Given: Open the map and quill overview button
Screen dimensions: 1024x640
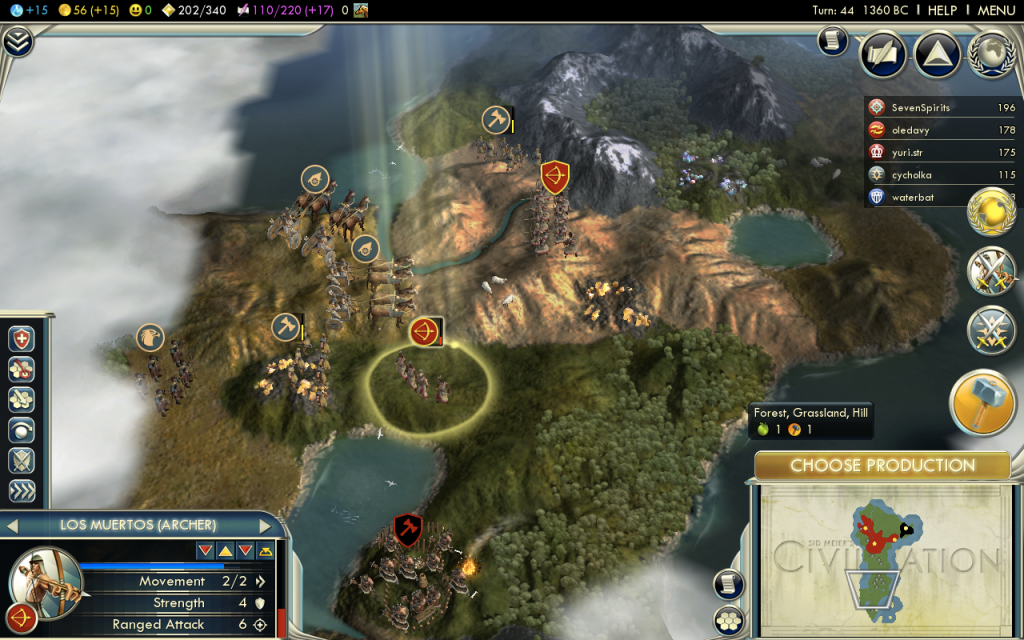Looking at the screenshot, I should click(x=883, y=54).
